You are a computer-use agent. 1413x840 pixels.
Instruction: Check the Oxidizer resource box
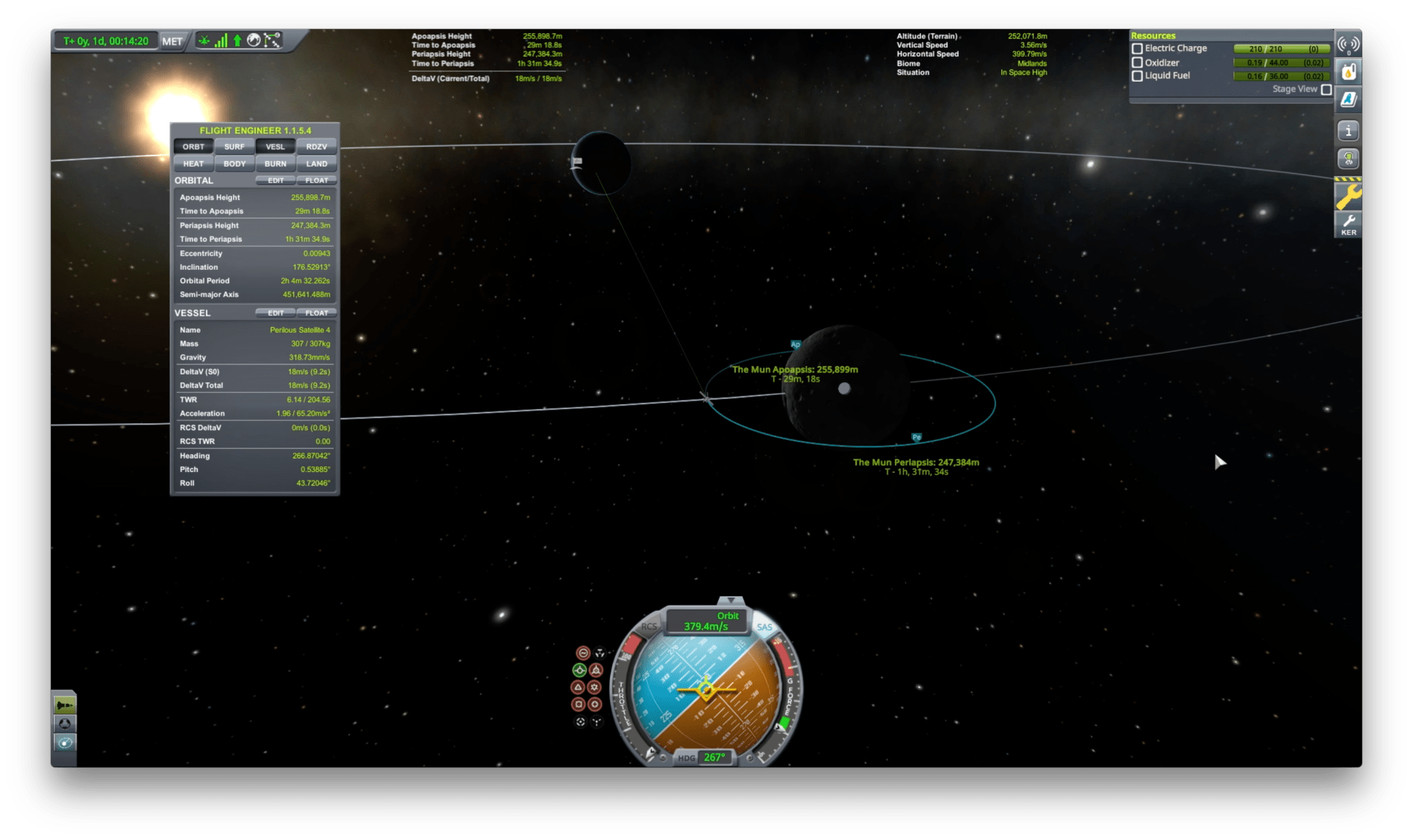(1137, 62)
